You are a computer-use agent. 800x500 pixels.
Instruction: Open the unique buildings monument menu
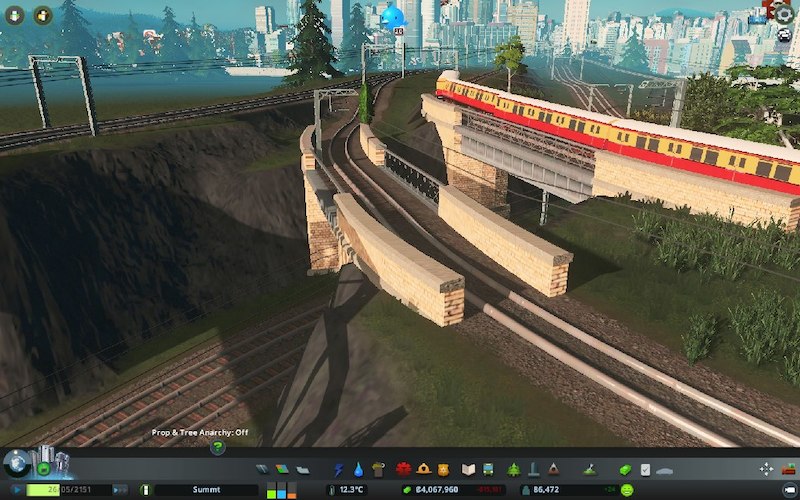click(533, 468)
